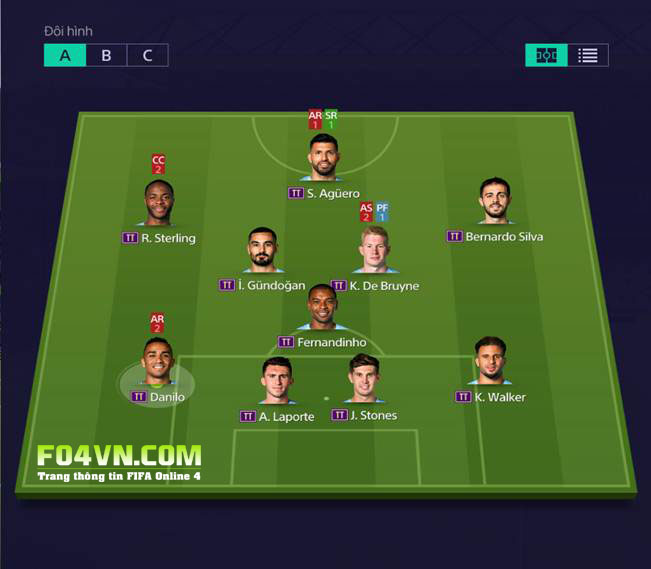Image resolution: width=651 pixels, height=569 pixels.
Task: Show the formation pitch view
Action: pos(546,56)
